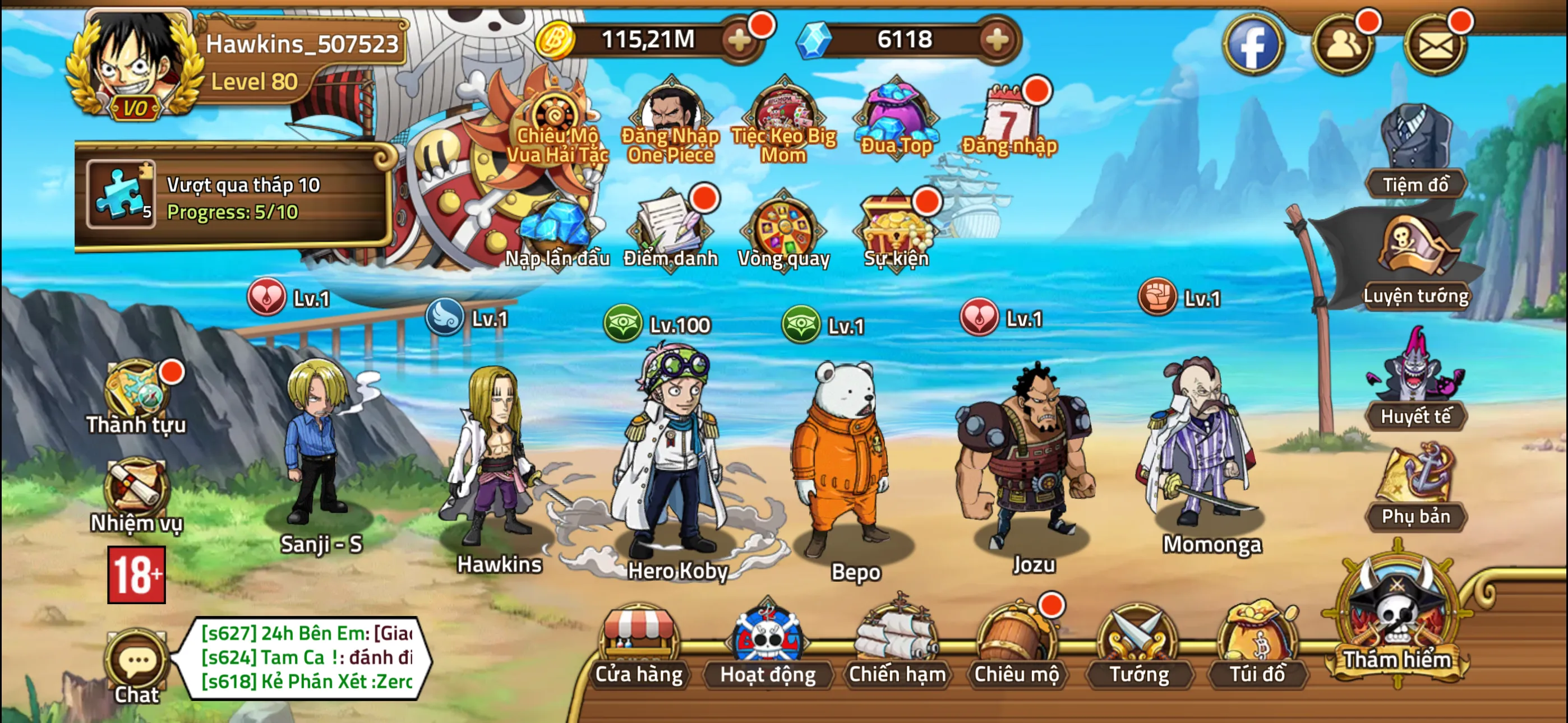1568x723 pixels.
Task: Open the Tướng heroes menu
Action: (x=1138, y=646)
